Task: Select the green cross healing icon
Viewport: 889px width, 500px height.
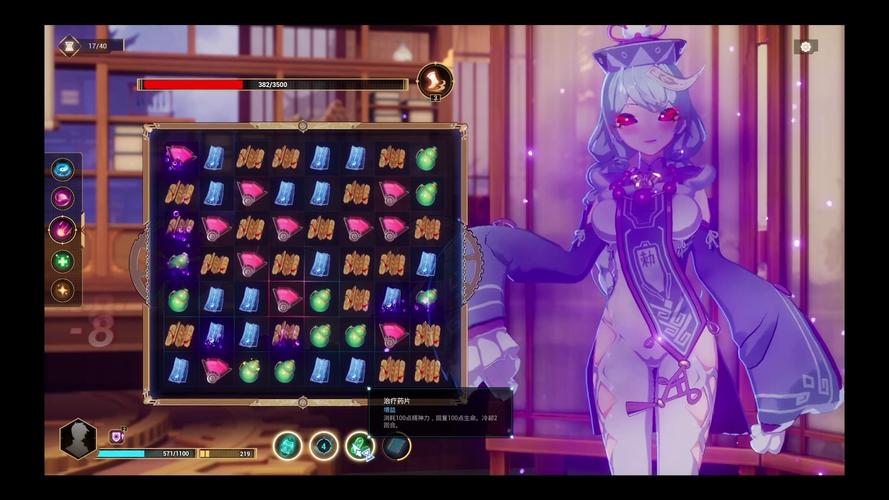Action: point(63,261)
